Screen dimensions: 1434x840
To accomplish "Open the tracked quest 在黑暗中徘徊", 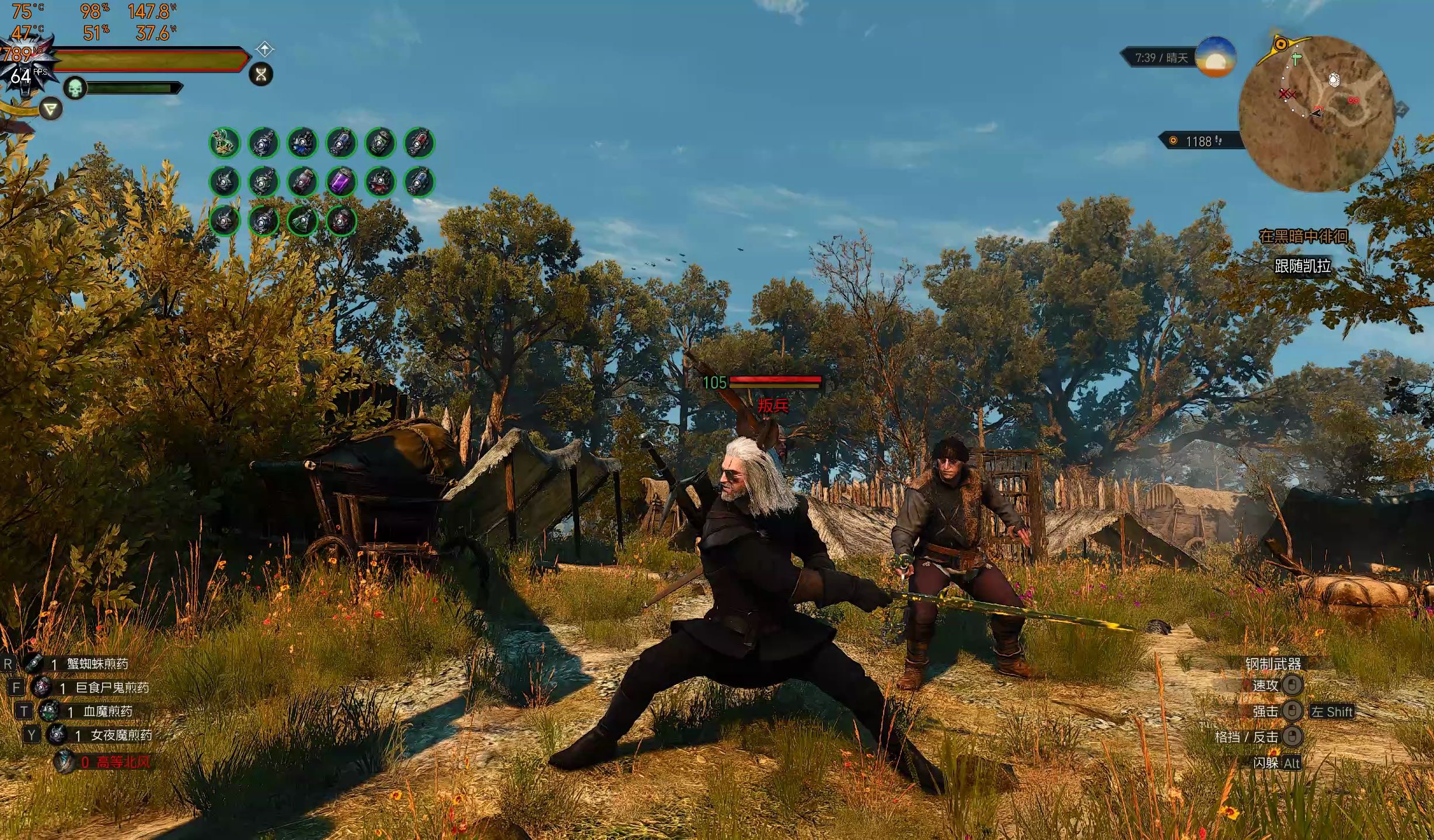I will point(1303,236).
